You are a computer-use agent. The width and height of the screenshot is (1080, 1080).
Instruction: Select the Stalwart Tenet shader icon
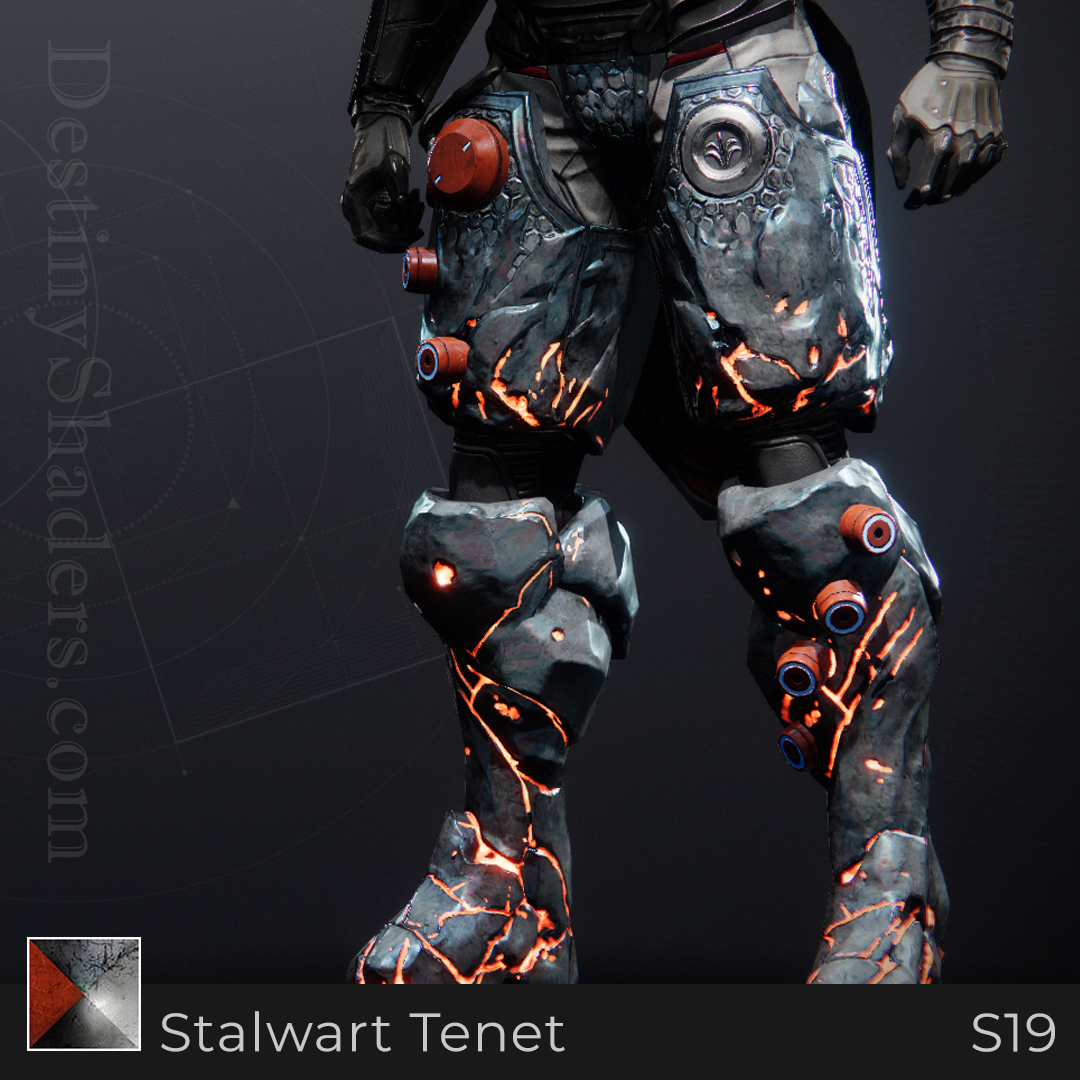(x=84, y=994)
